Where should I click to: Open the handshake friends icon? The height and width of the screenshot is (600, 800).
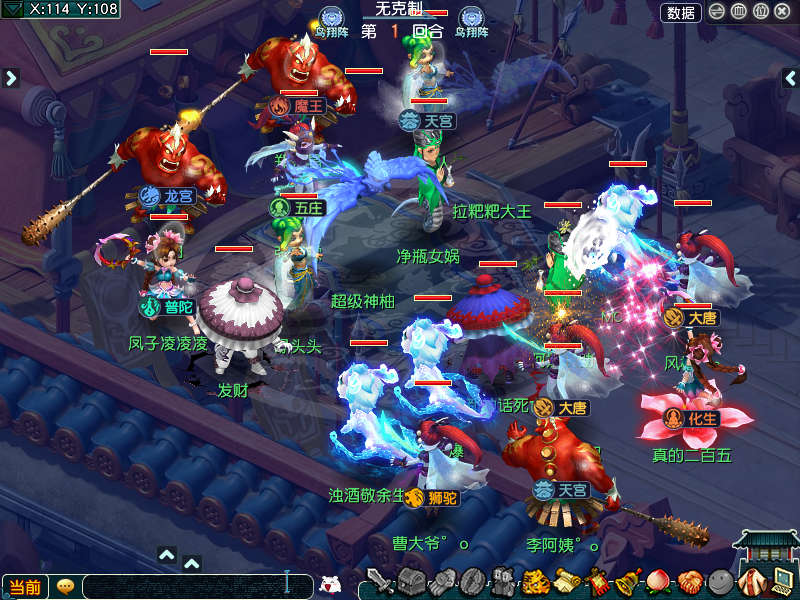coord(689,581)
